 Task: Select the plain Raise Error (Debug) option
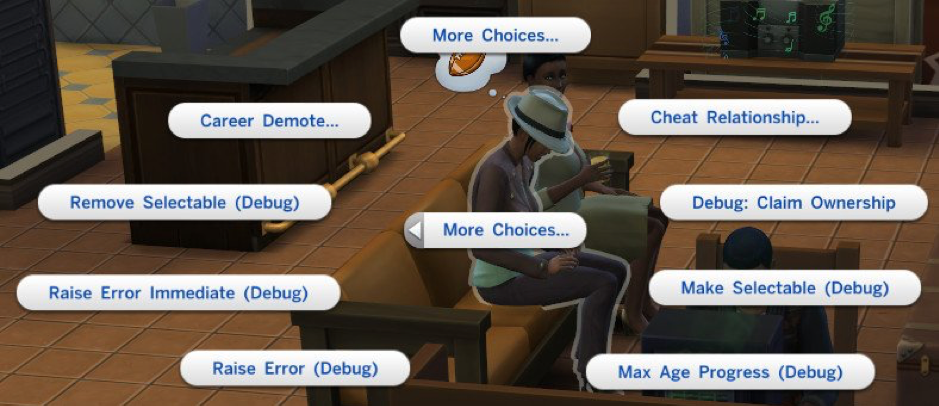295,368
